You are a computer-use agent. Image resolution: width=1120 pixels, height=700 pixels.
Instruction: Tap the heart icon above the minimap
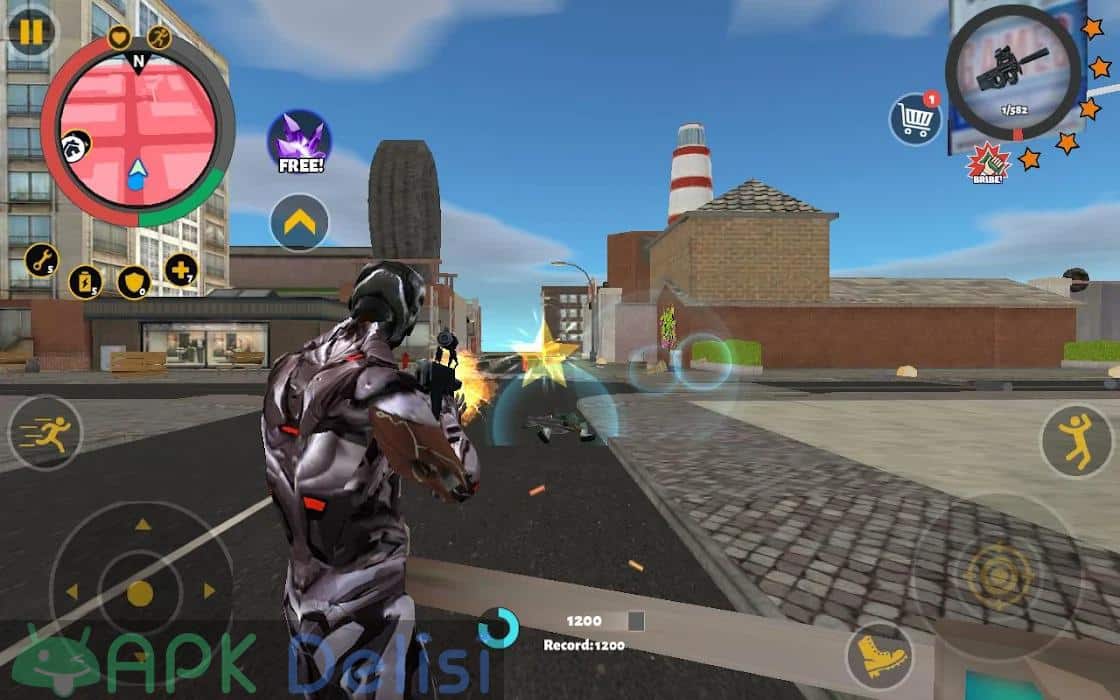coord(119,39)
